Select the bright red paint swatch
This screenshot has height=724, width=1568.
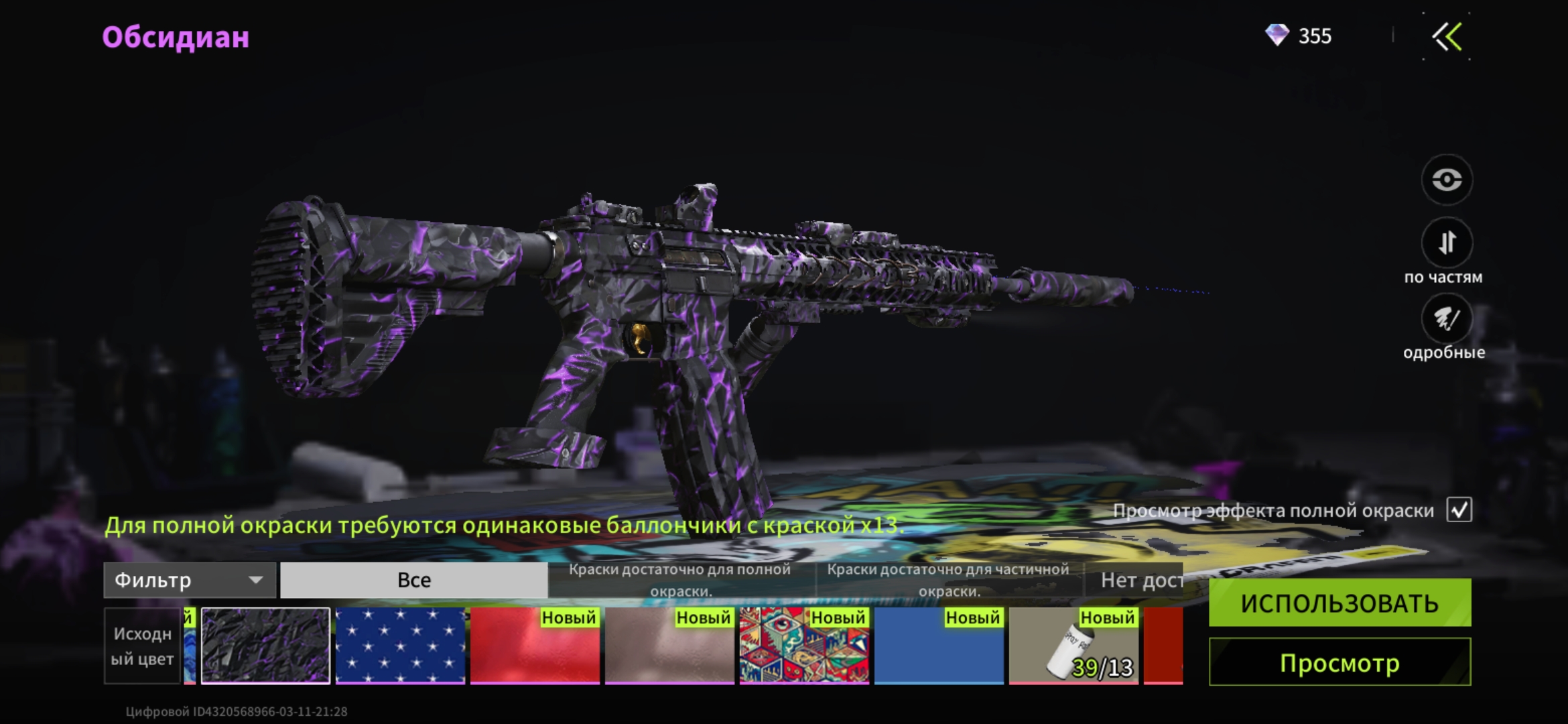[x=535, y=646]
